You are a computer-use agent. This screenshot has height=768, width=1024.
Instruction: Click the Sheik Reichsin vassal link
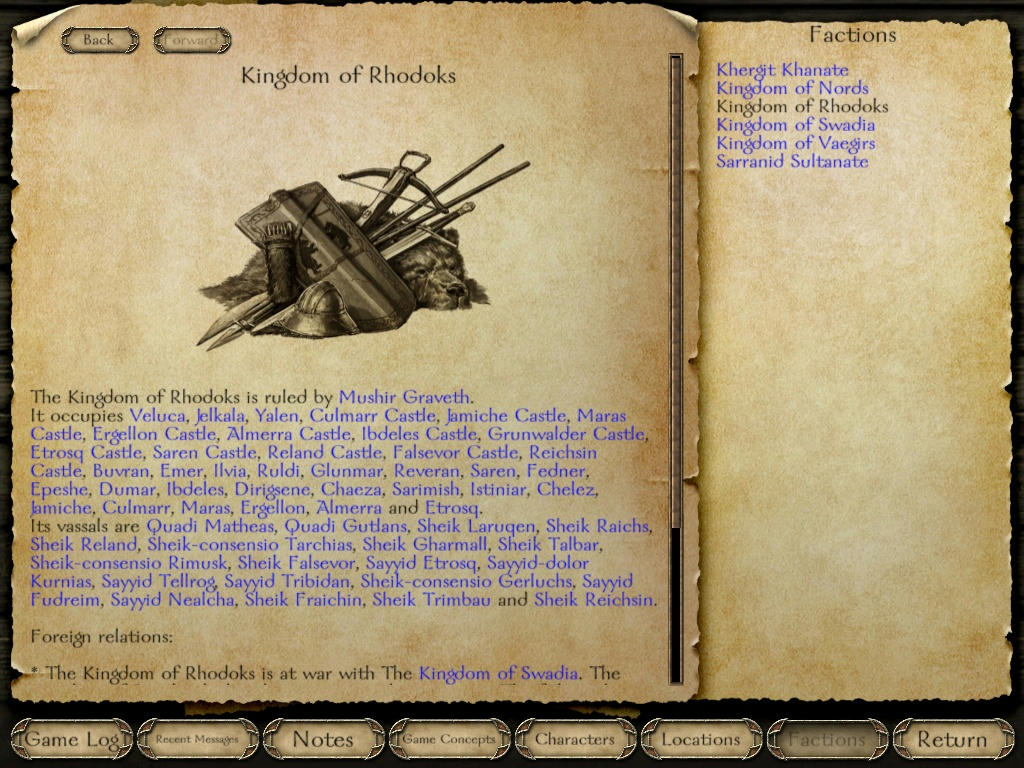click(594, 600)
